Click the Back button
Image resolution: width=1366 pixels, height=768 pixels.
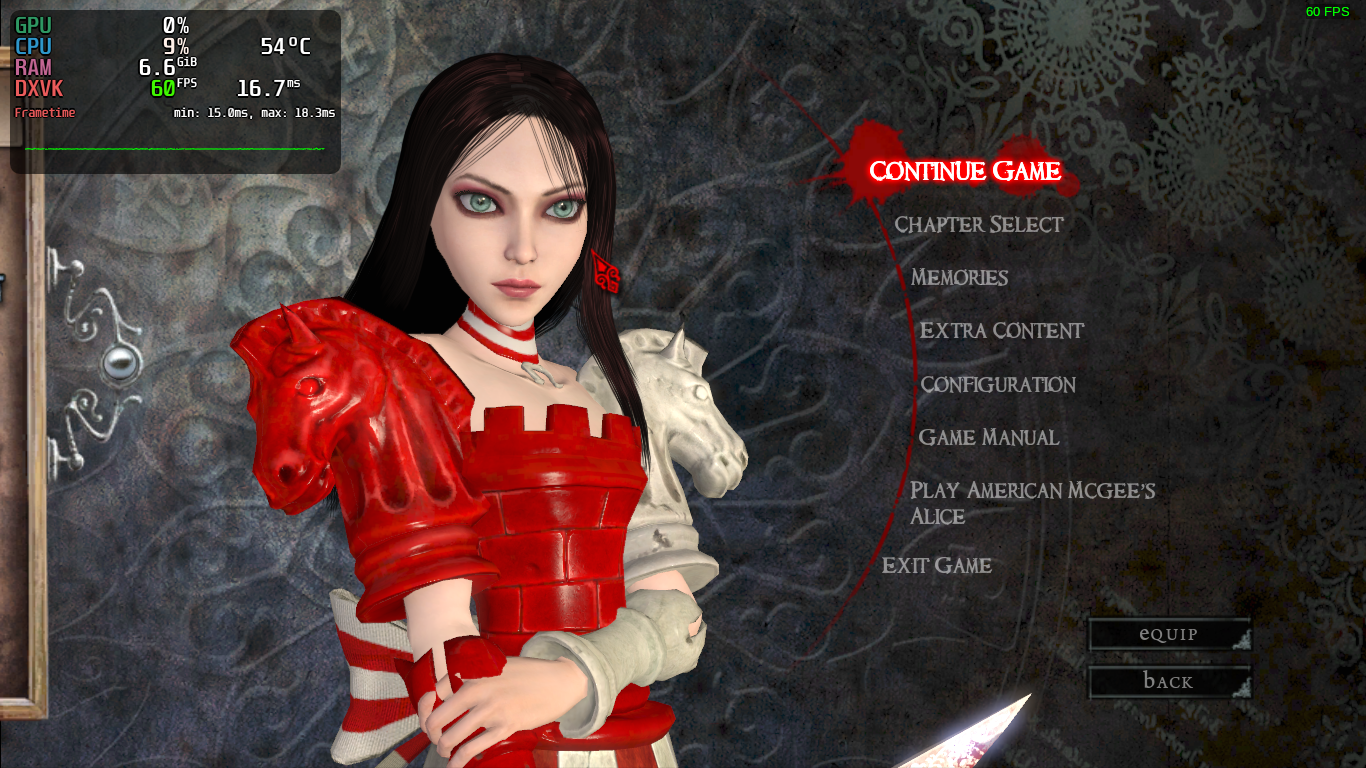click(x=1168, y=682)
